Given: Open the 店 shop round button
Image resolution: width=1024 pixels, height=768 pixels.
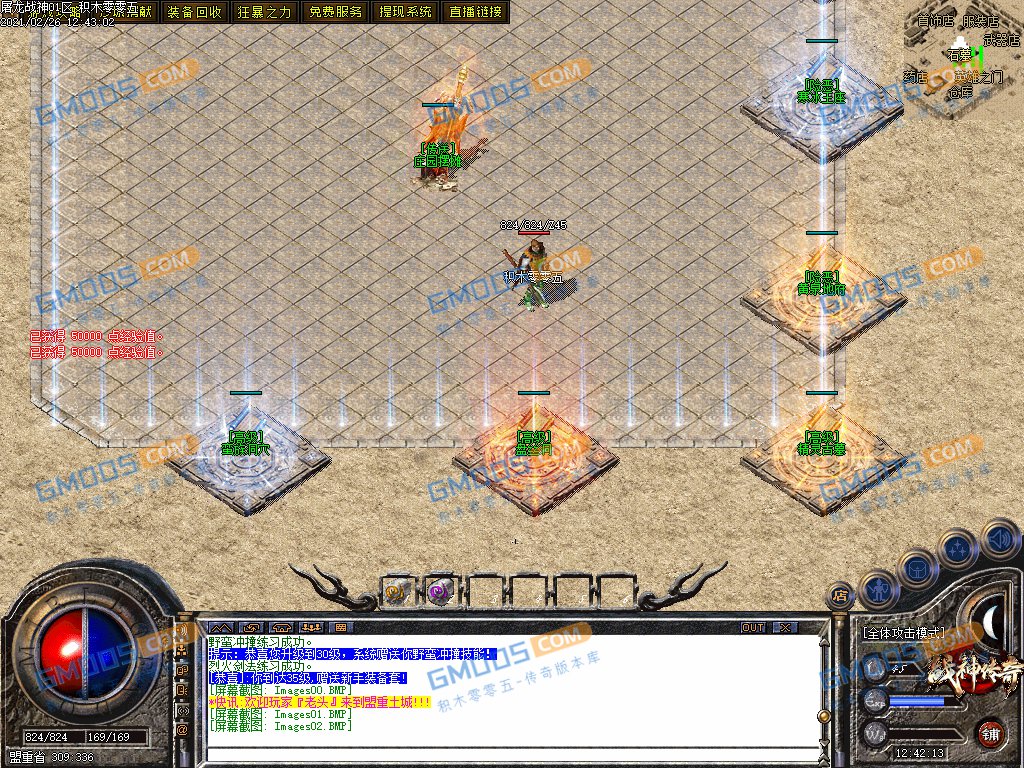Looking at the screenshot, I should pos(840,597).
